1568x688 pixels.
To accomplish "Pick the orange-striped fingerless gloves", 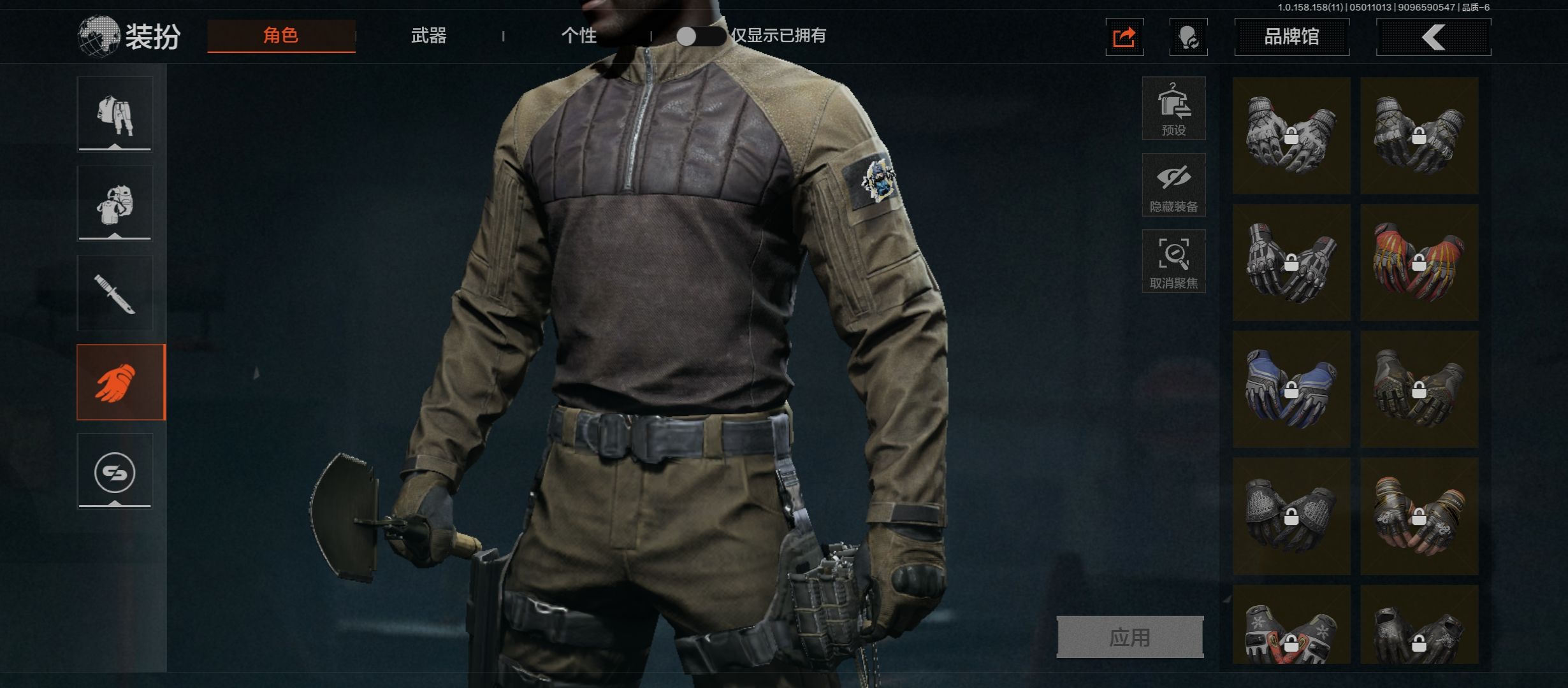I will tap(1419, 516).
